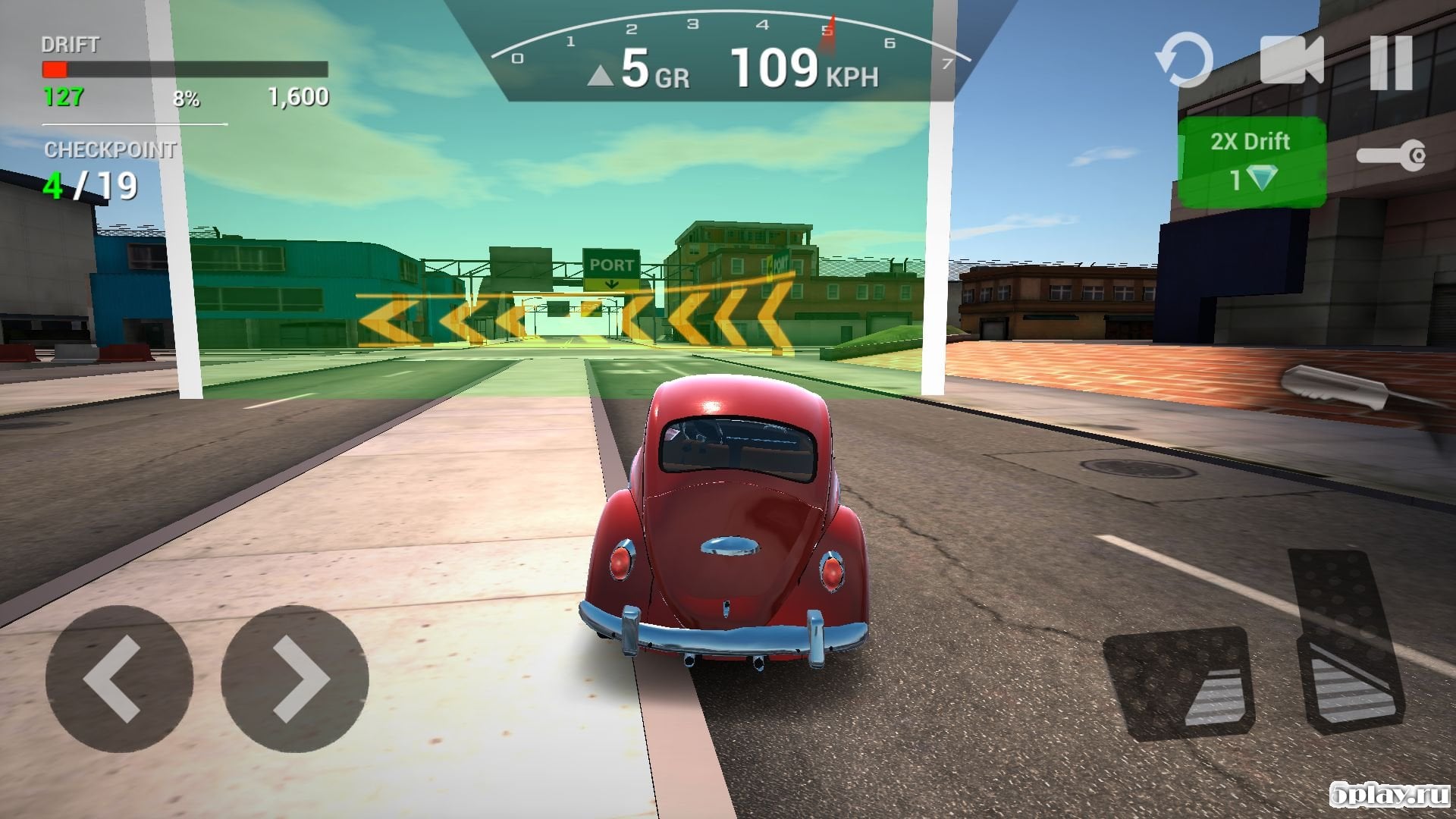The height and width of the screenshot is (819, 1456).
Task: Open the wrench settings icon
Action: pos(1391,156)
